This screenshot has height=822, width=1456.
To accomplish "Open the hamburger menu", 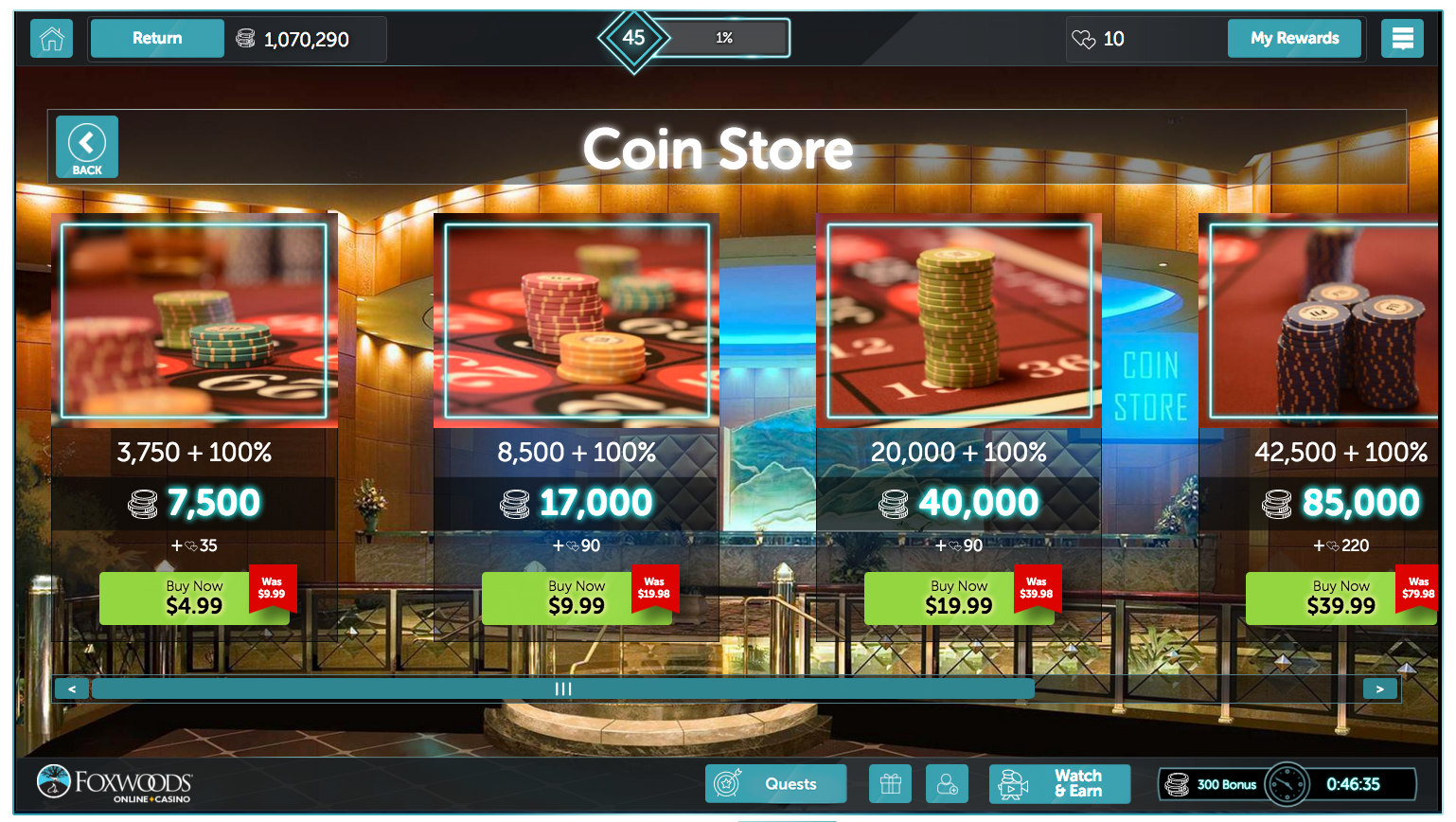I will (1402, 39).
